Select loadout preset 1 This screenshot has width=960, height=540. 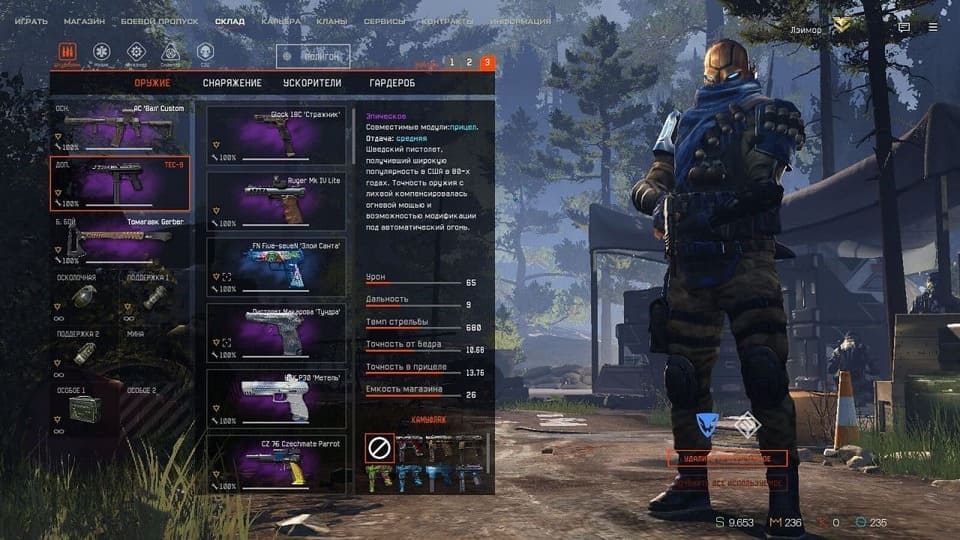pos(451,63)
